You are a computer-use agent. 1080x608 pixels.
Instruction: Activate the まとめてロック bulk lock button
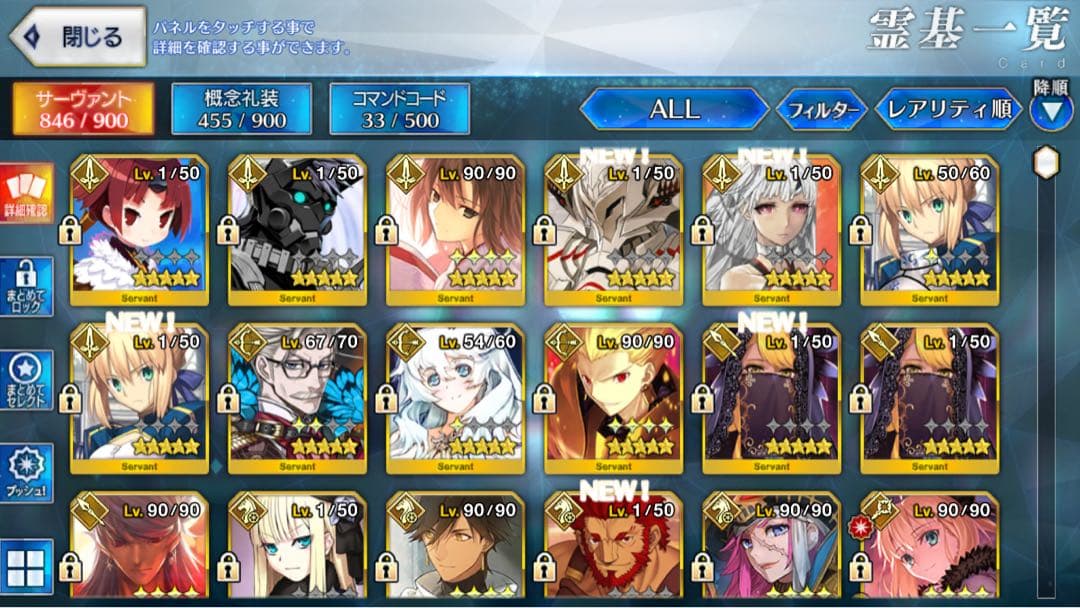tap(27, 289)
